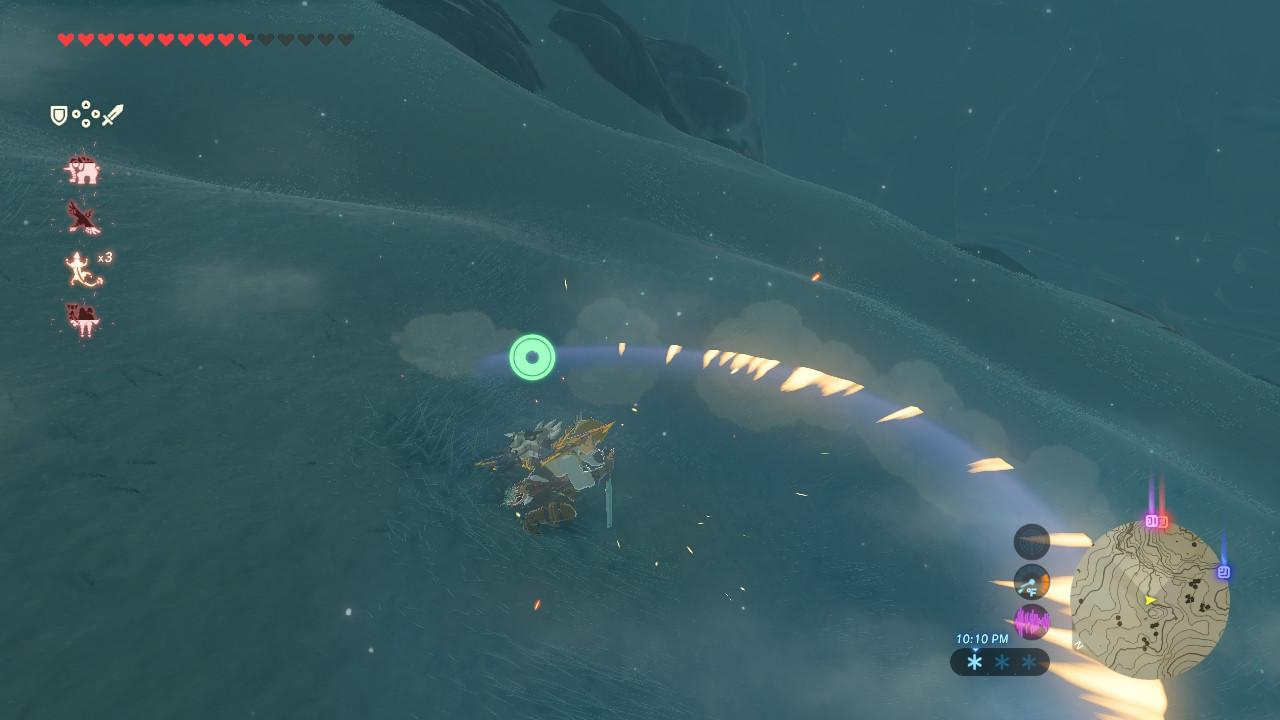Select the blue shrine marker on the minimap
Image resolution: width=1280 pixels, height=720 pixels.
1223,572
